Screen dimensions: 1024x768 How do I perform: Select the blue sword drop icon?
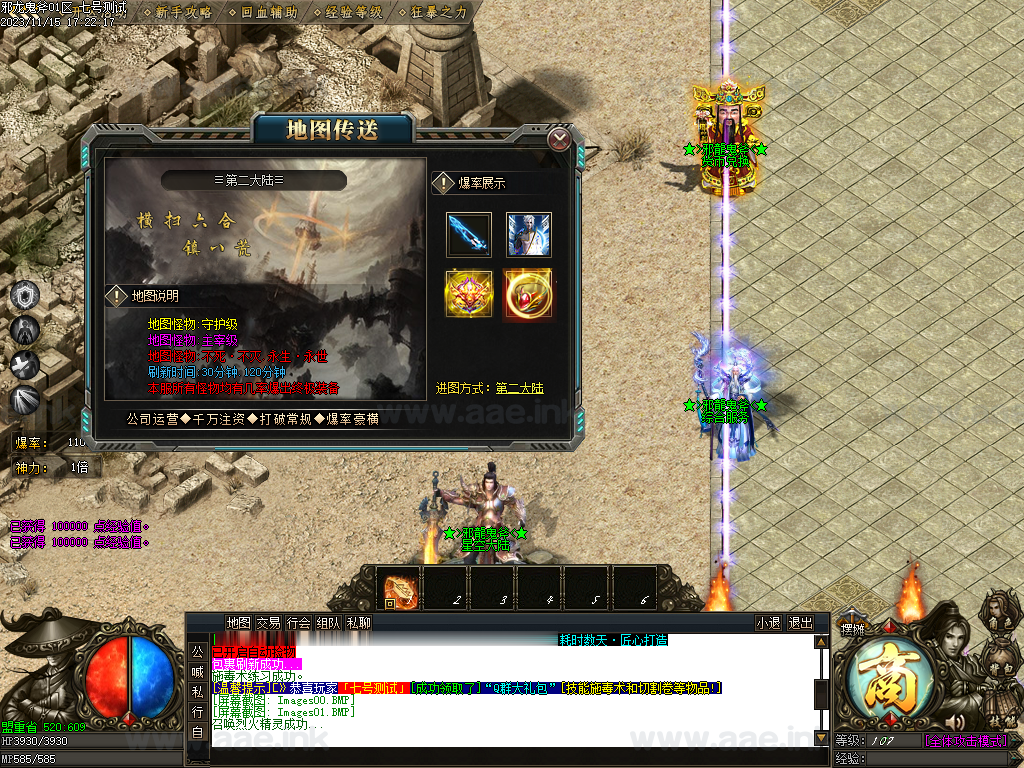tap(469, 235)
